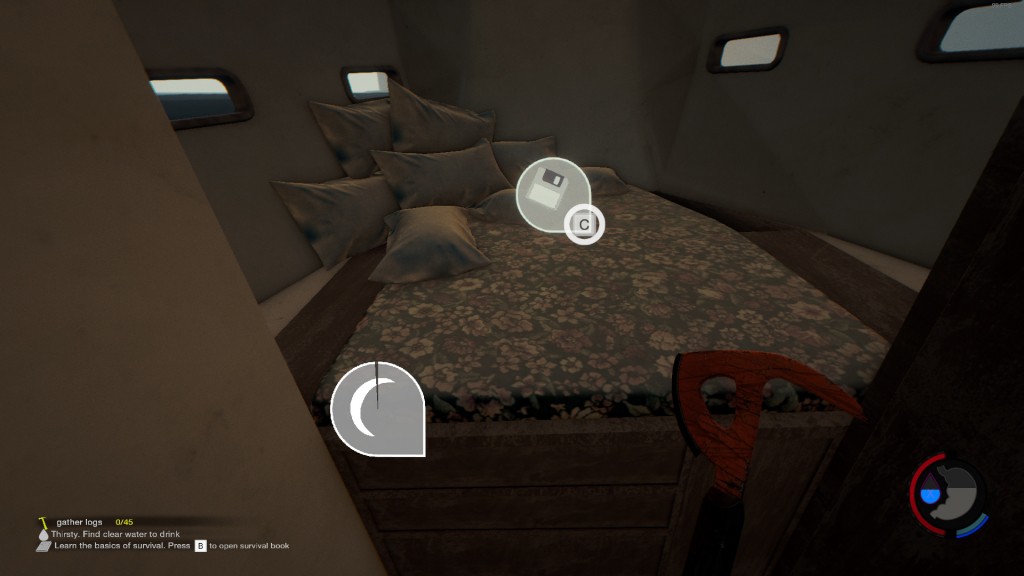Open the gather logs objective

(79, 522)
